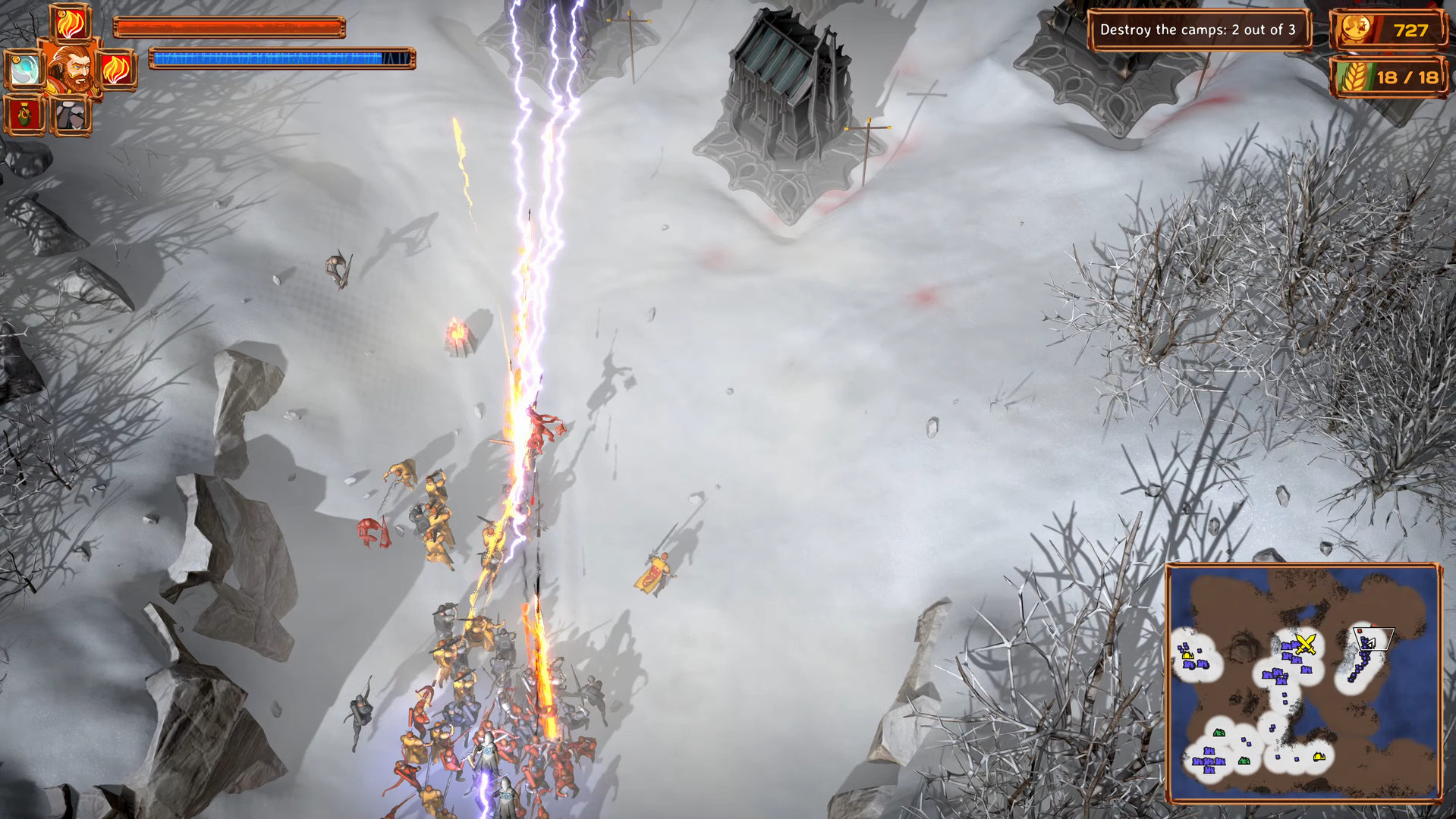Image resolution: width=1456 pixels, height=819 pixels.
Task: Select the top fire spell ability icon
Action: [x=70, y=24]
